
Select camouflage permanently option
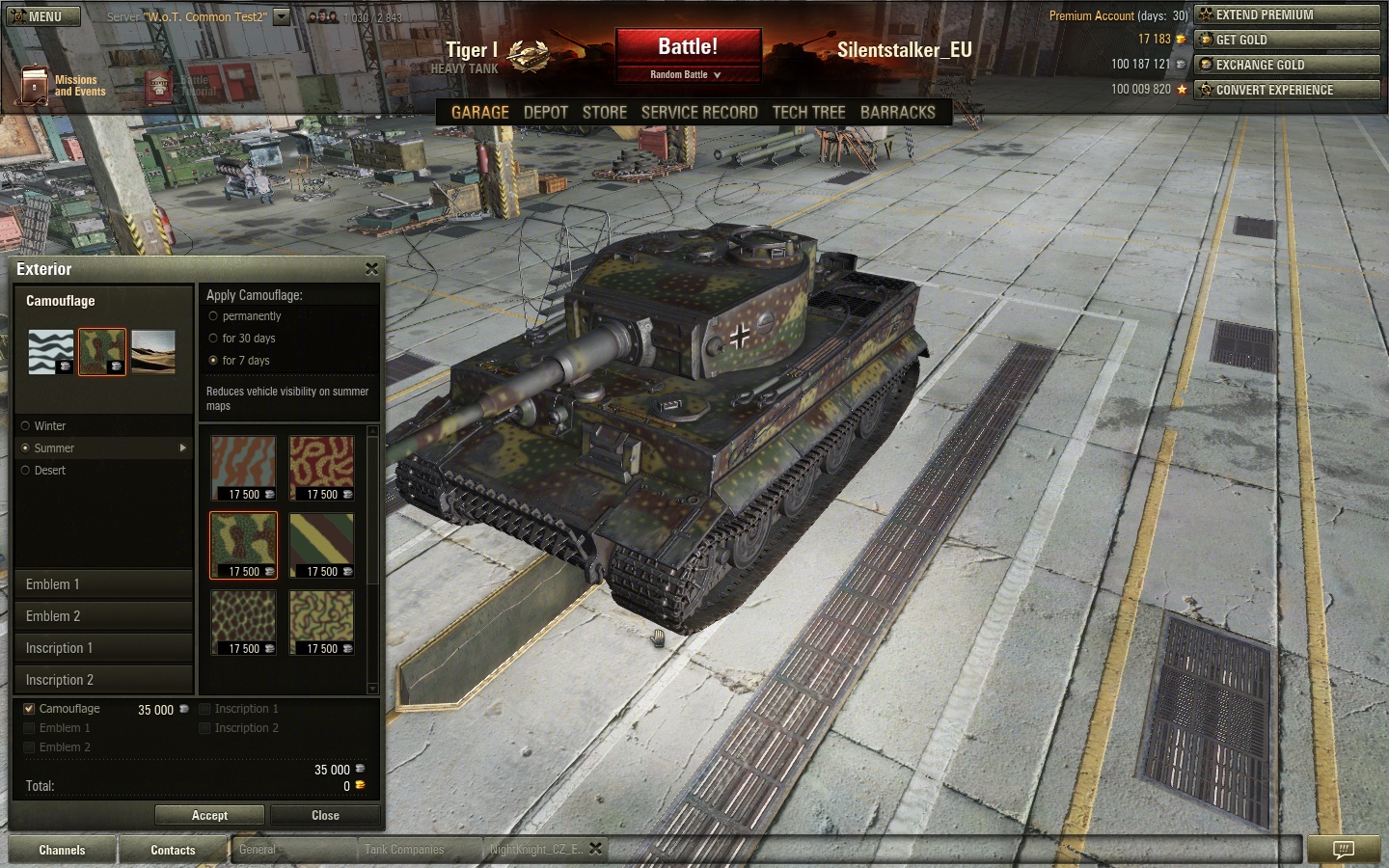pyautogui.click(x=213, y=316)
